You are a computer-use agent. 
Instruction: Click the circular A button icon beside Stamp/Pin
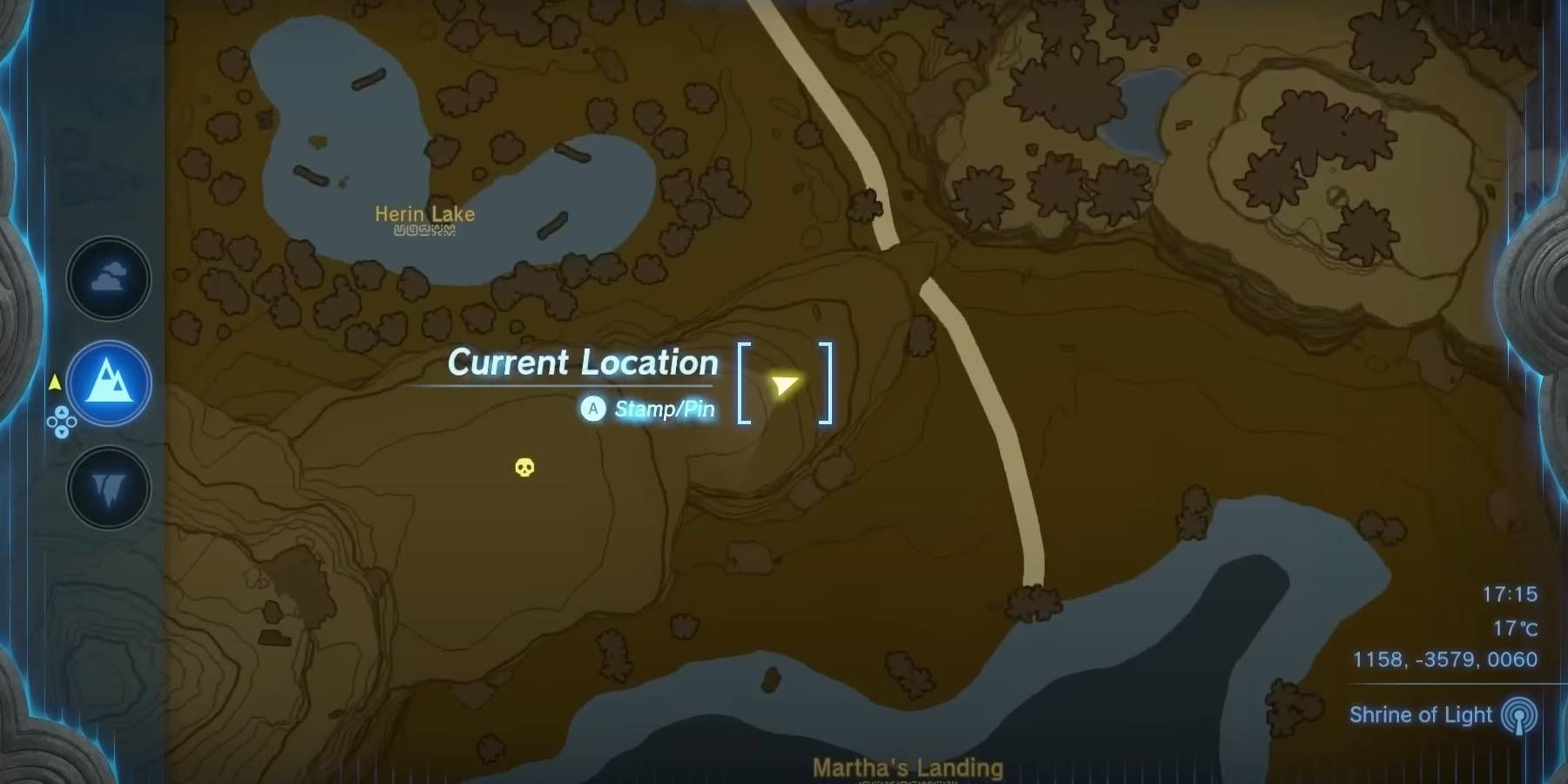click(x=592, y=408)
